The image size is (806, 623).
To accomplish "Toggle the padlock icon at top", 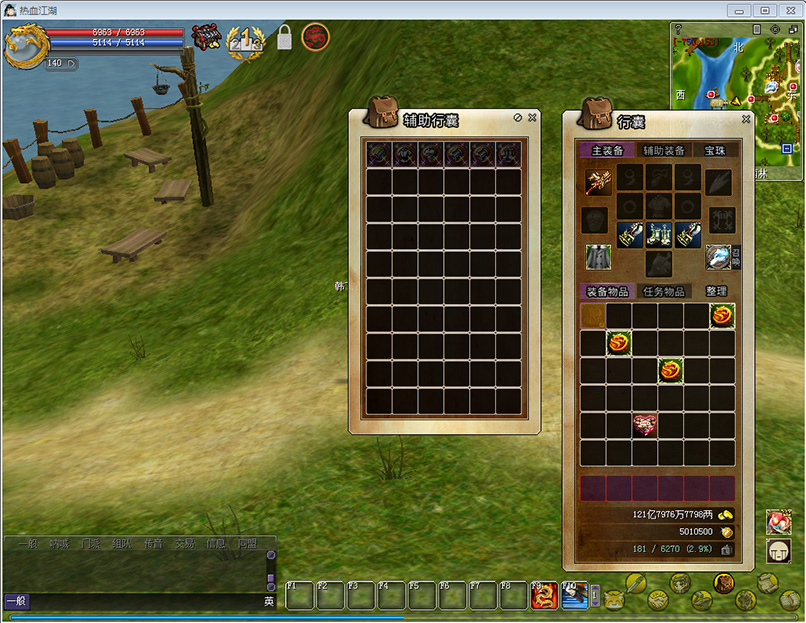I will [284, 38].
